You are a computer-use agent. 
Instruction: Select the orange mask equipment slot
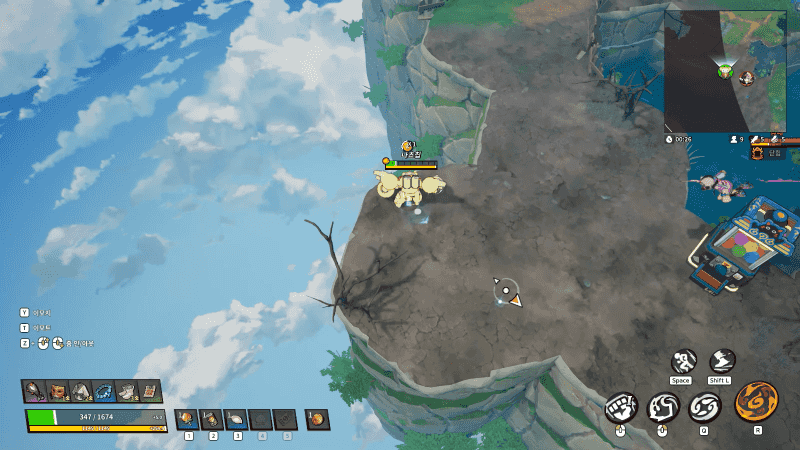pos(58,391)
